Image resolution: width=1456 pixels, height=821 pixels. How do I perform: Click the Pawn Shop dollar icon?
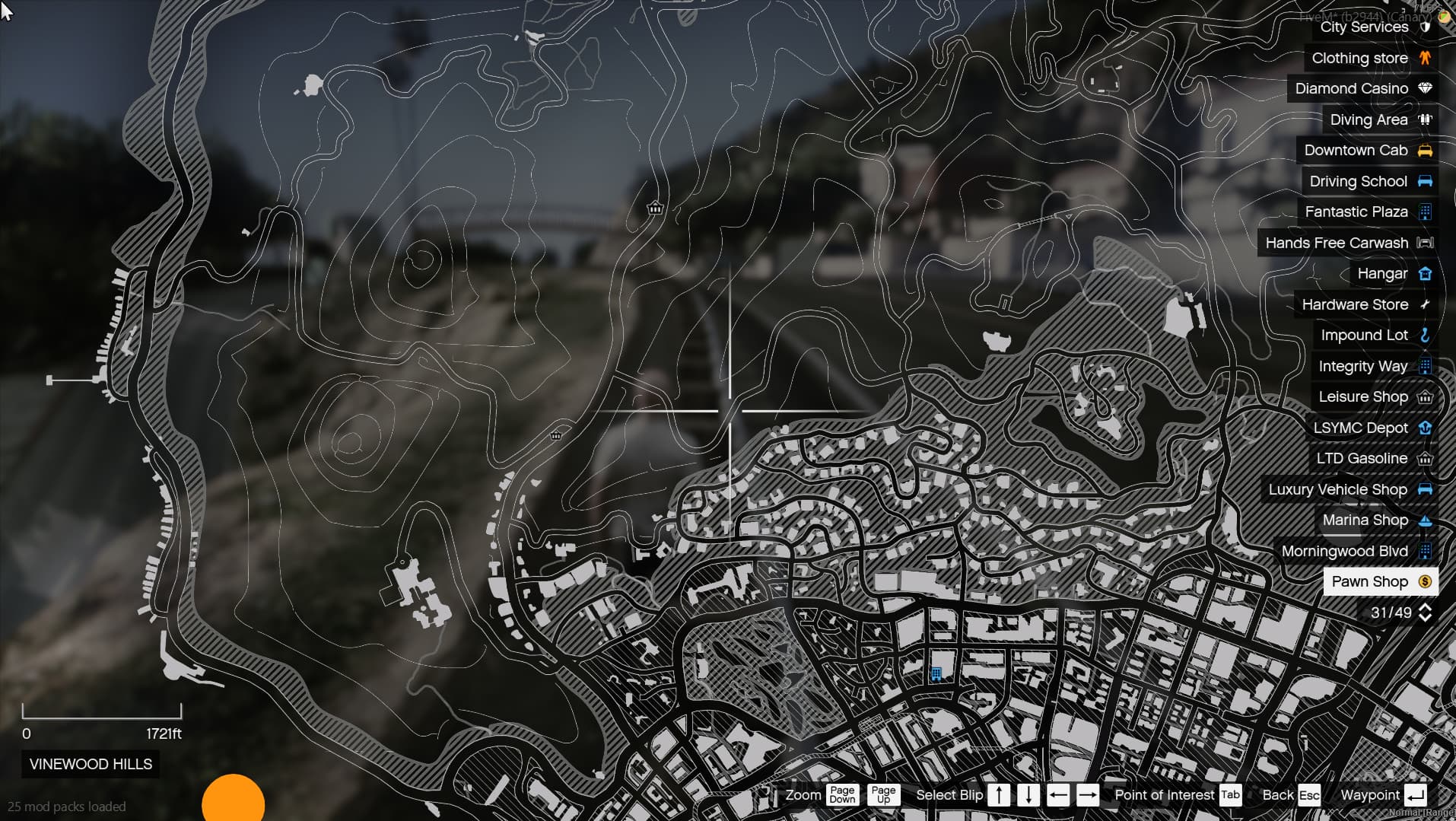coord(1424,581)
